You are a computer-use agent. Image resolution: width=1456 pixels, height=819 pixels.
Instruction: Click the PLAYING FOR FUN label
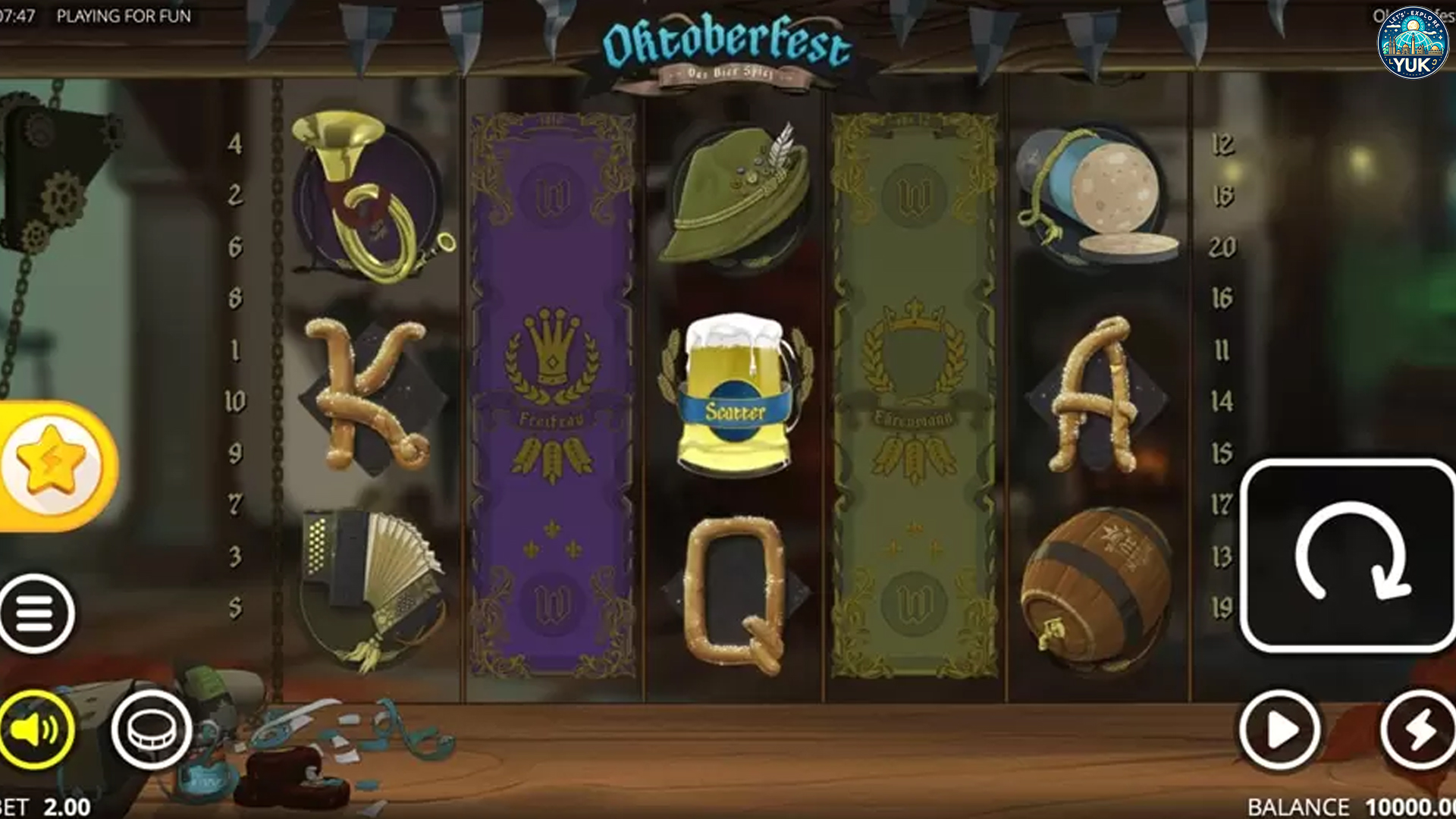click(x=125, y=14)
